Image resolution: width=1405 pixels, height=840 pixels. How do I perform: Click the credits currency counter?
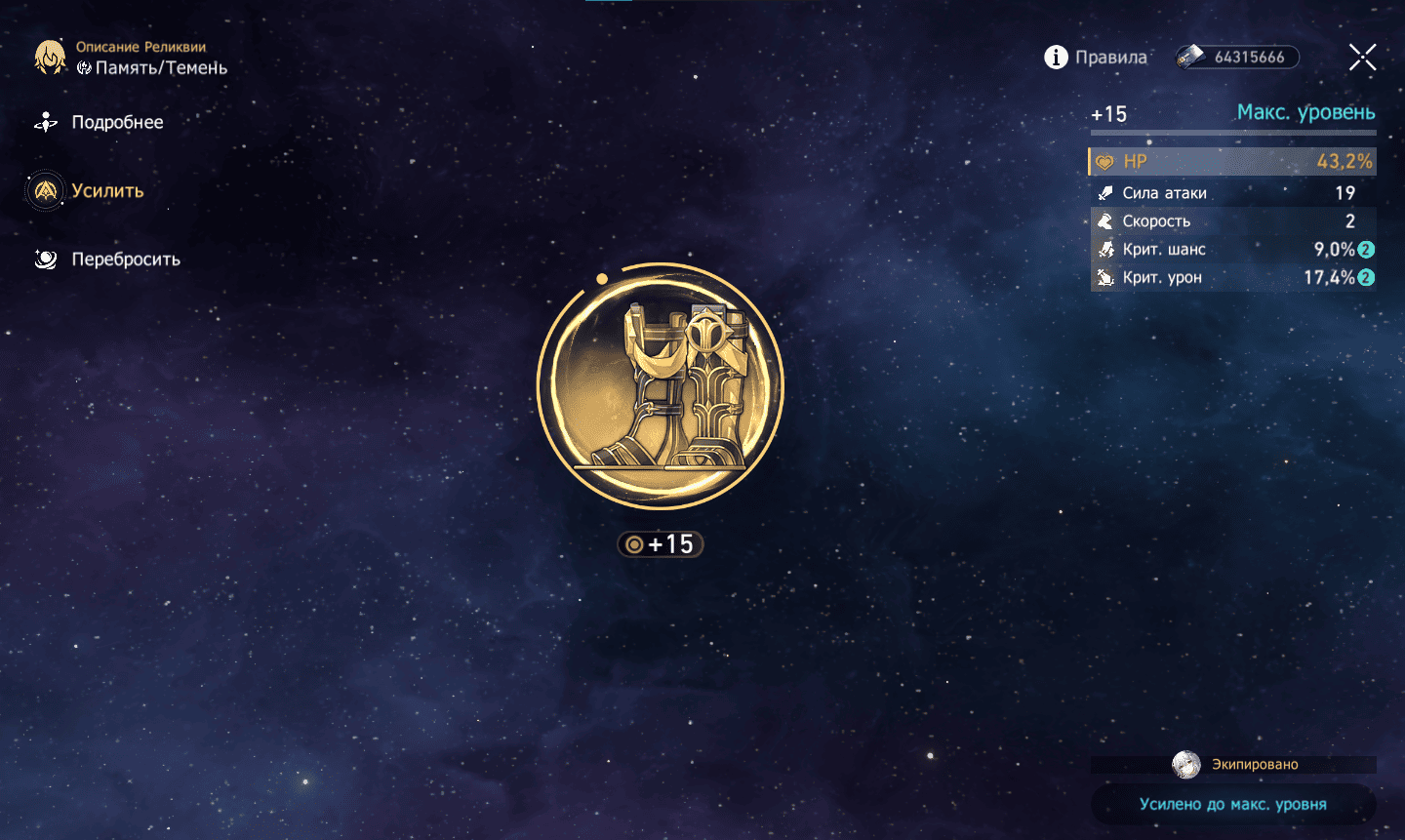point(1237,58)
